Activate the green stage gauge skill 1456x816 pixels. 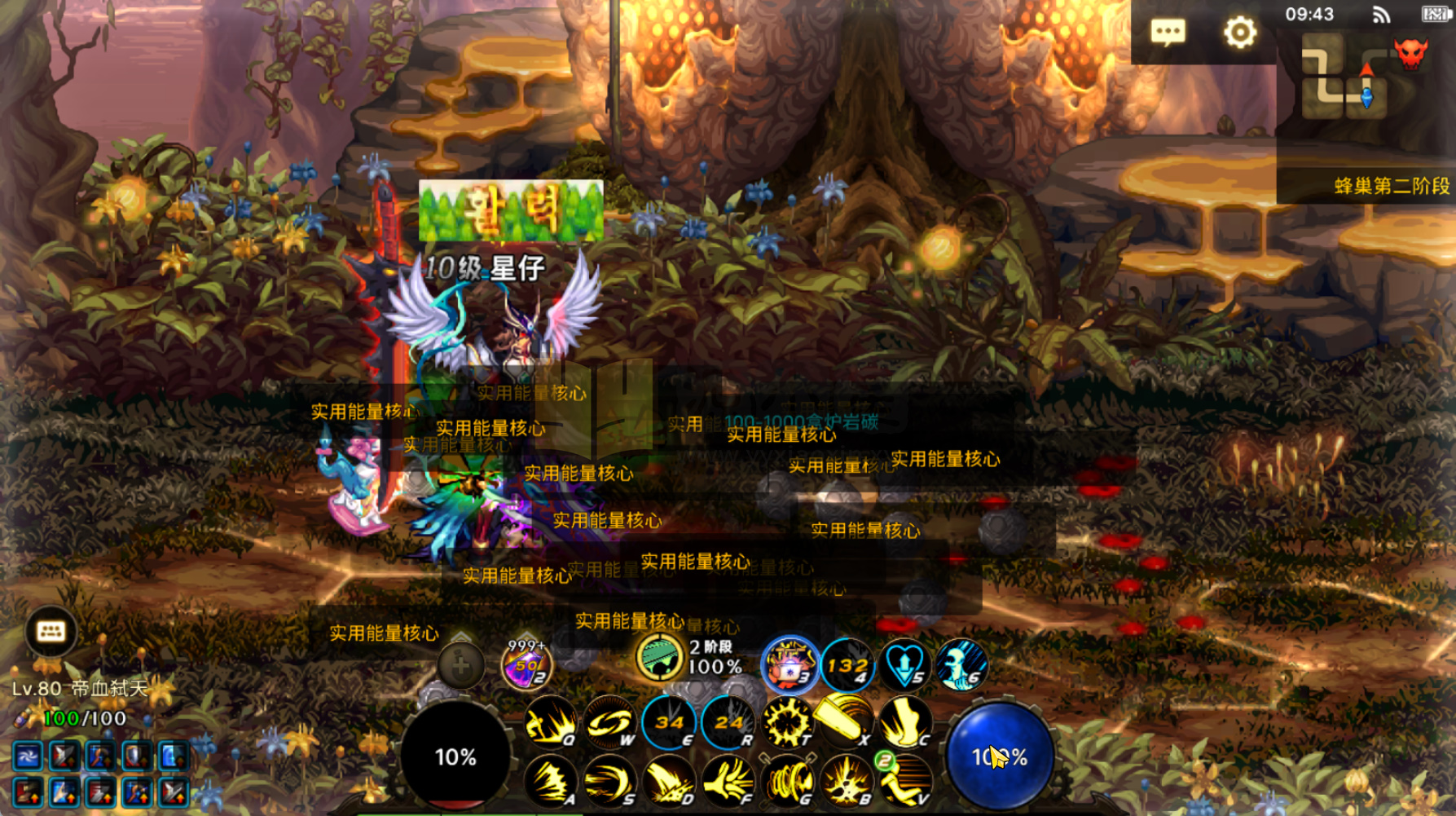point(658,658)
